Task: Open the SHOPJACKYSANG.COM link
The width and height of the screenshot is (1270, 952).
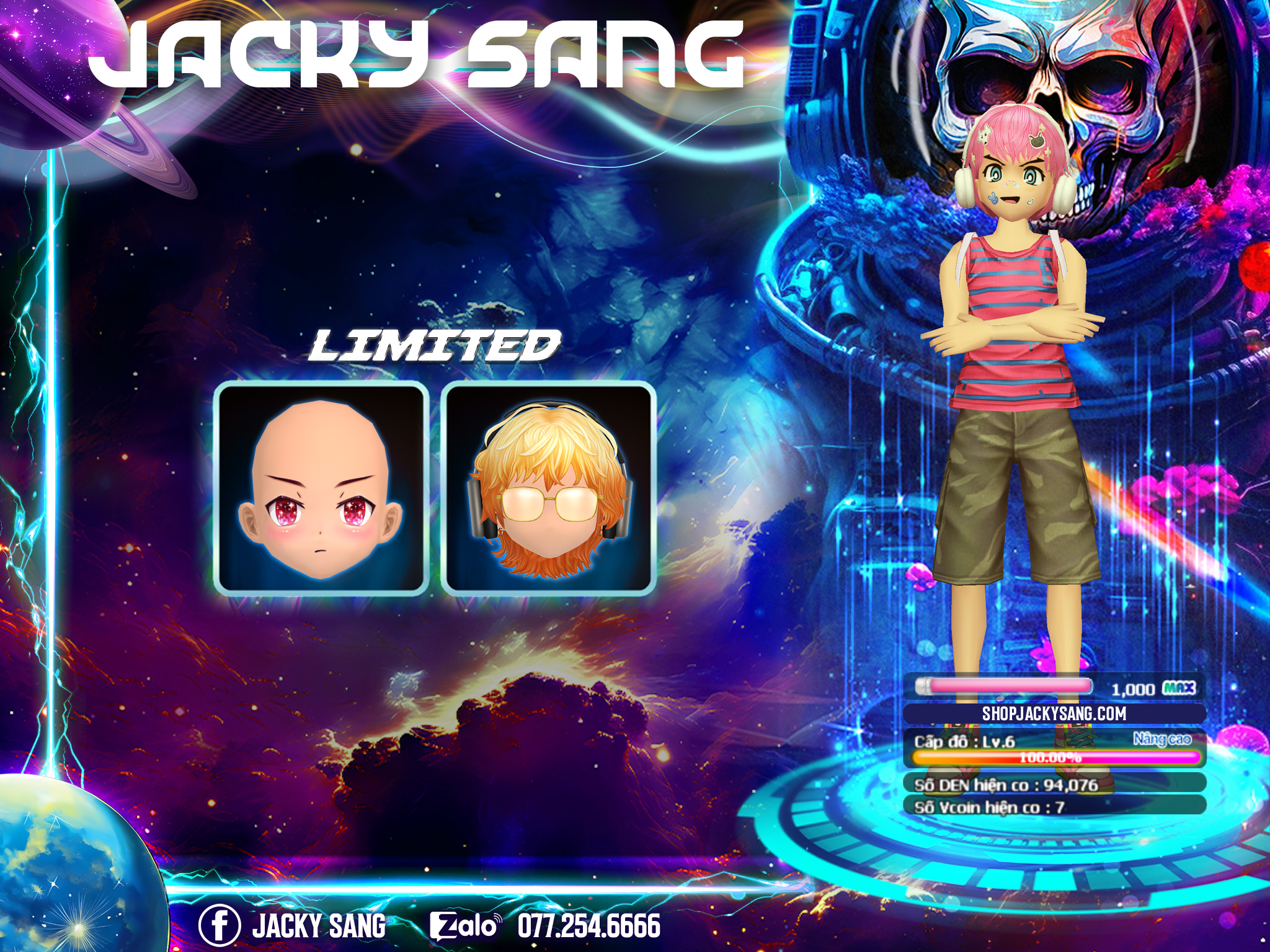Action: coord(1054,713)
